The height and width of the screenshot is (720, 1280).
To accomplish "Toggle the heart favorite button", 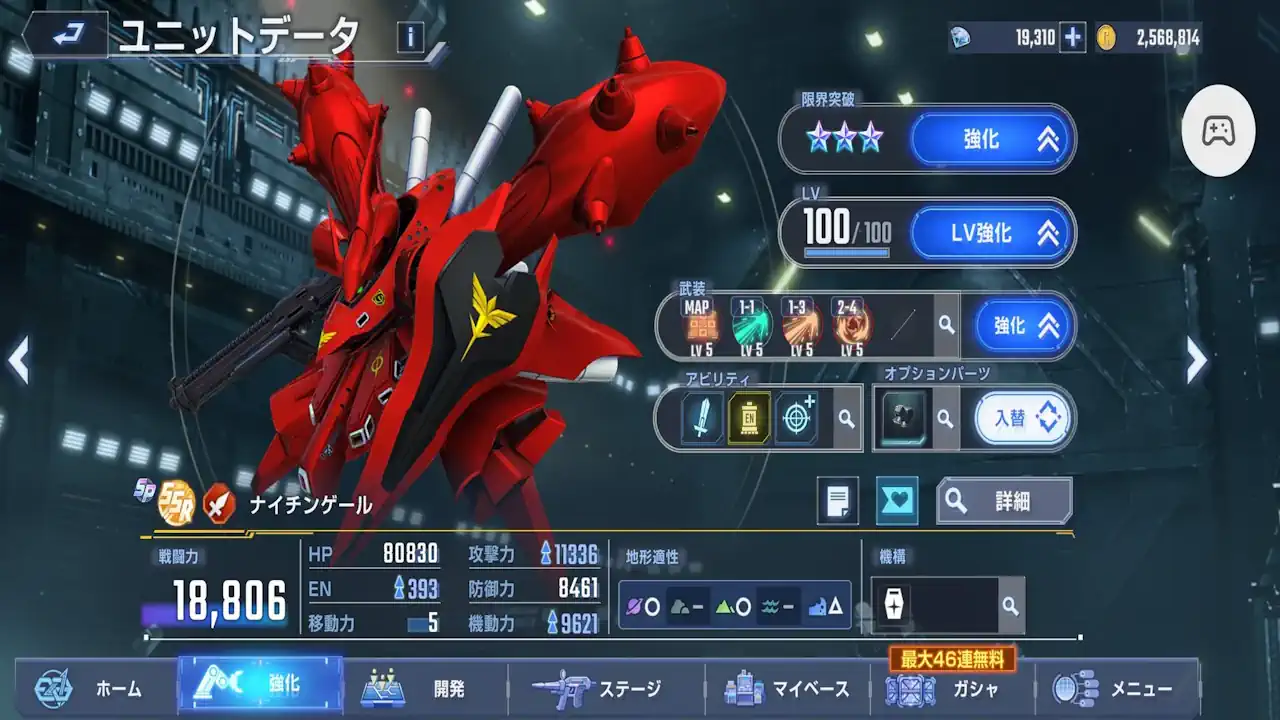I will 897,500.
